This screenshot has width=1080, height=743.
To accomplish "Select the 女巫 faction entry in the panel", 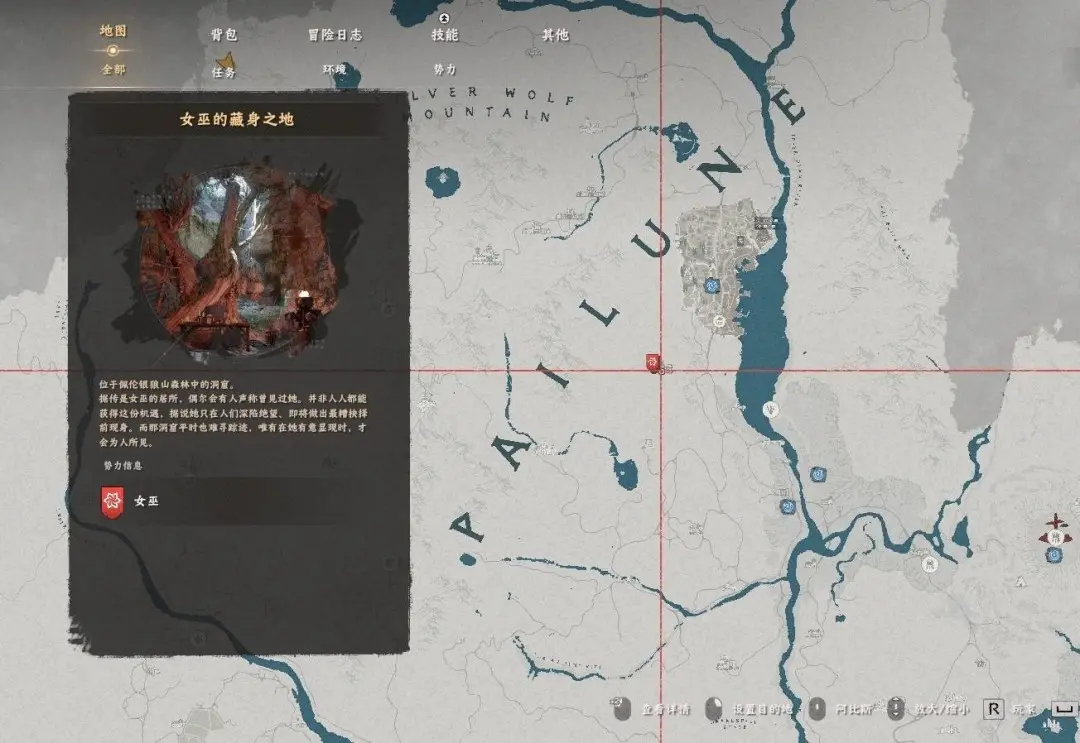I will click(145, 501).
